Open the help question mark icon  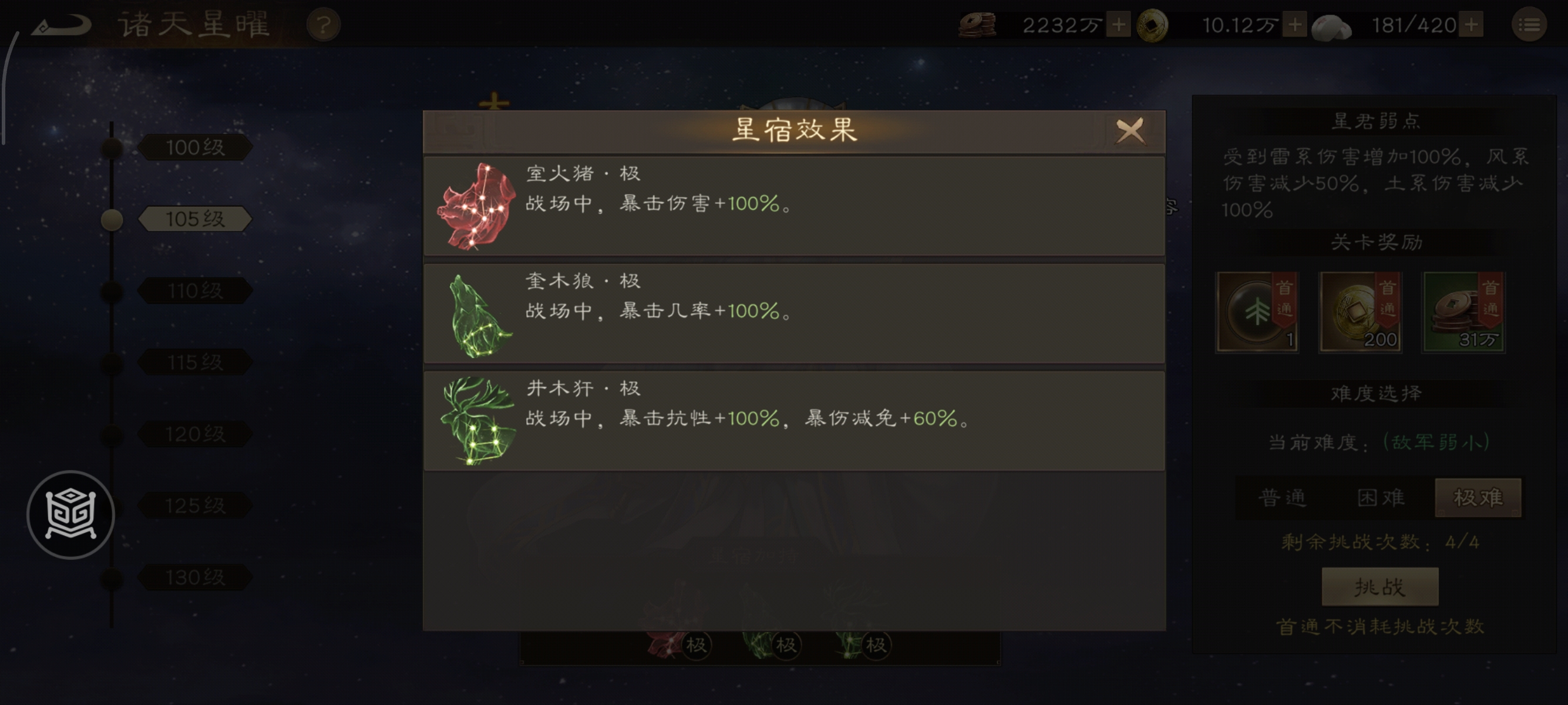coord(323,26)
